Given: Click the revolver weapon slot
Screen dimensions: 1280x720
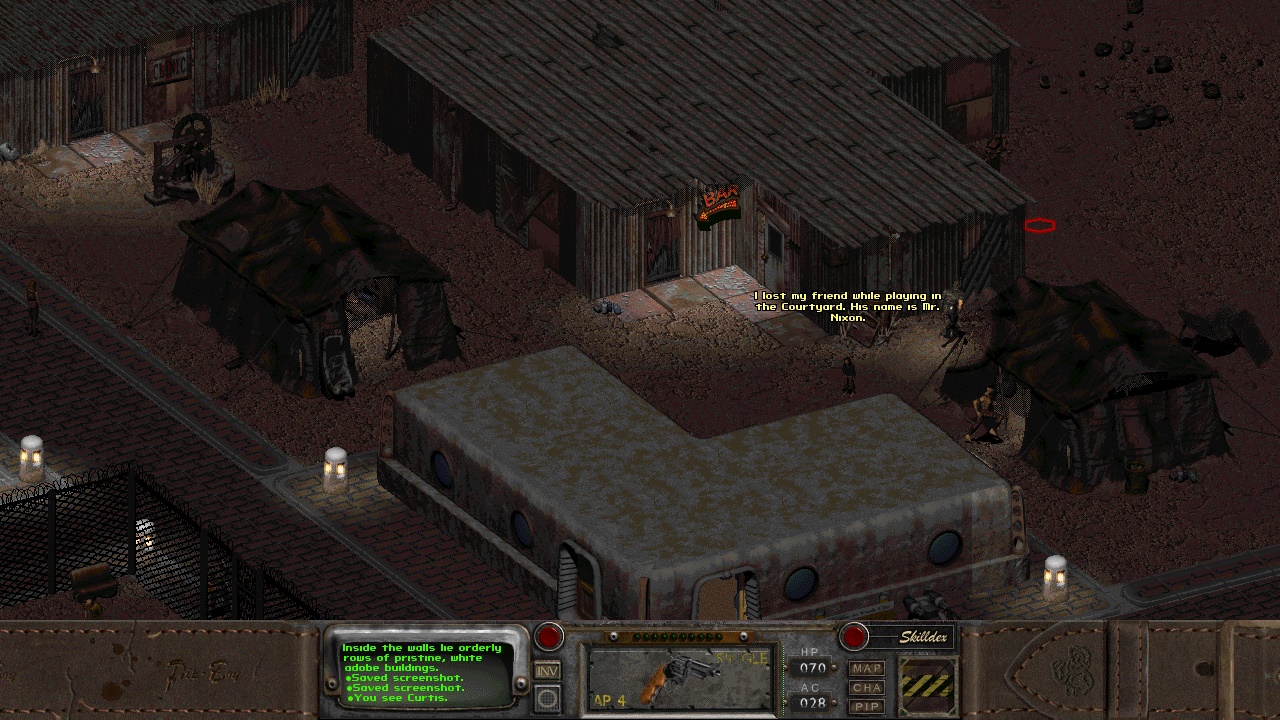Looking at the screenshot, I should point(680,678).
